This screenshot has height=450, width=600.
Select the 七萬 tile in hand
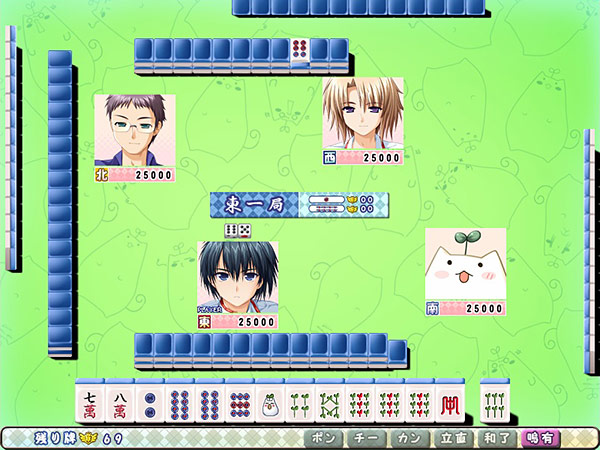(x=91, y=402)
